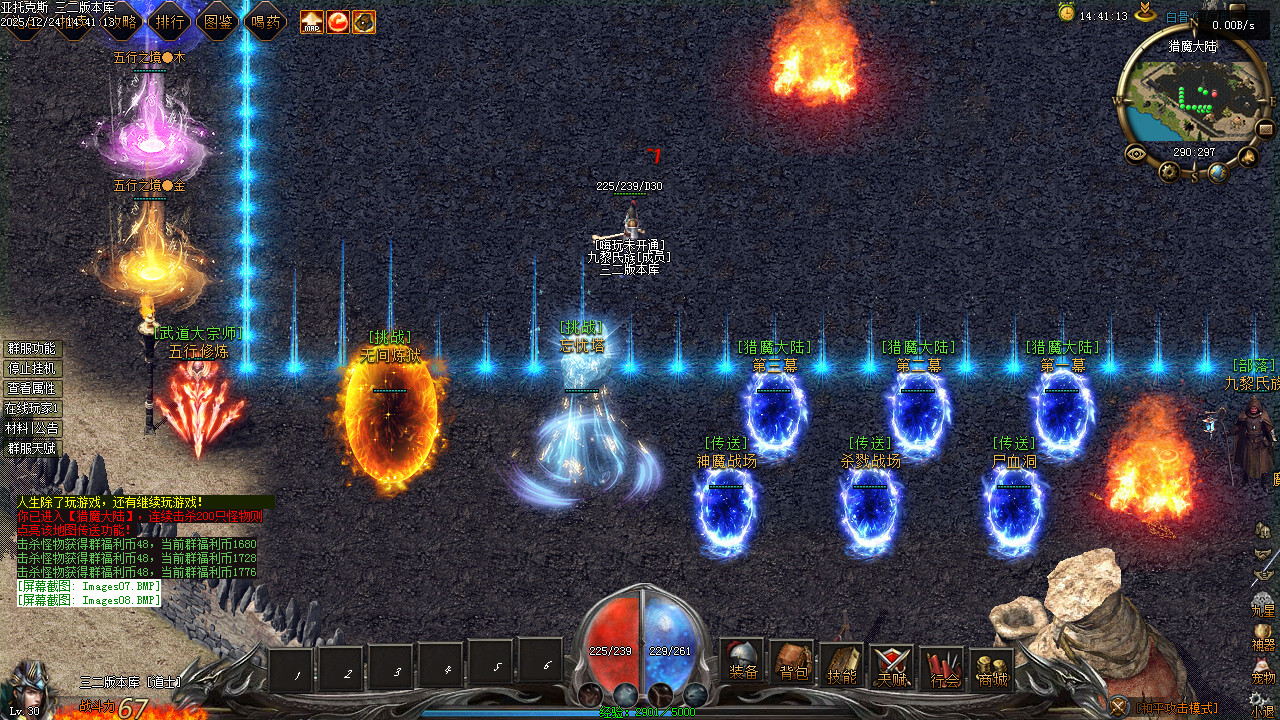Open the 排行 ranking menu
This screenshot has width=1280, height=720.
click(170, 21)
